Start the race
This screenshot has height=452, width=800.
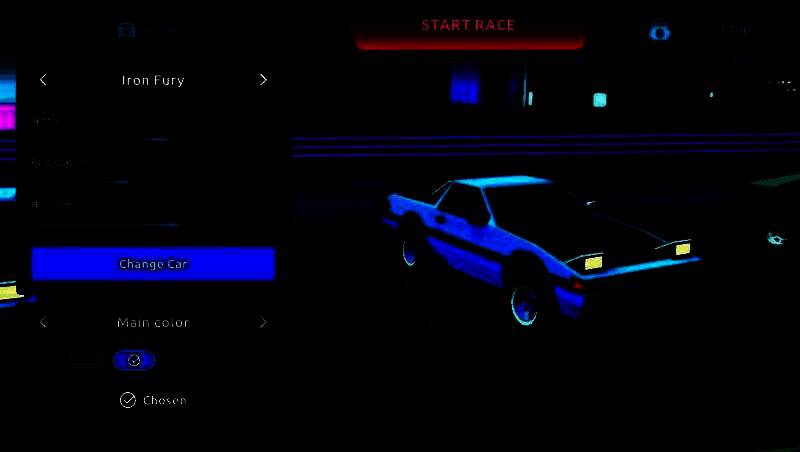[x=468, y=27]
